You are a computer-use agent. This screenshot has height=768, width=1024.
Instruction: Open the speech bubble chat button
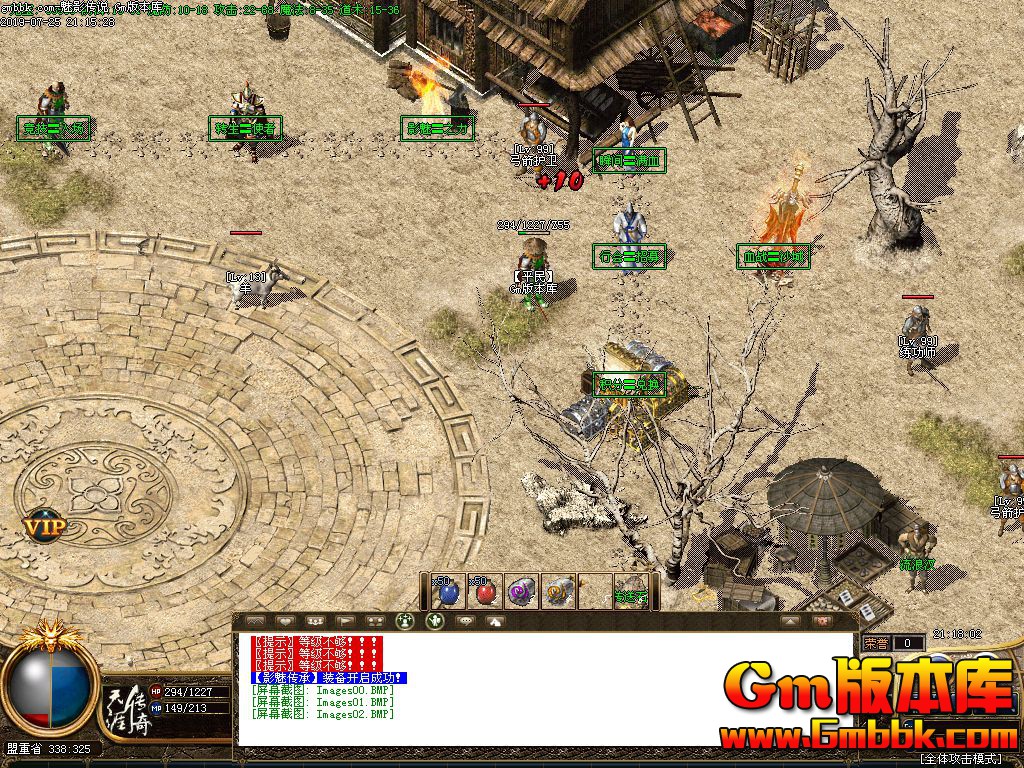pyautogui.click(x=465, y=621)
